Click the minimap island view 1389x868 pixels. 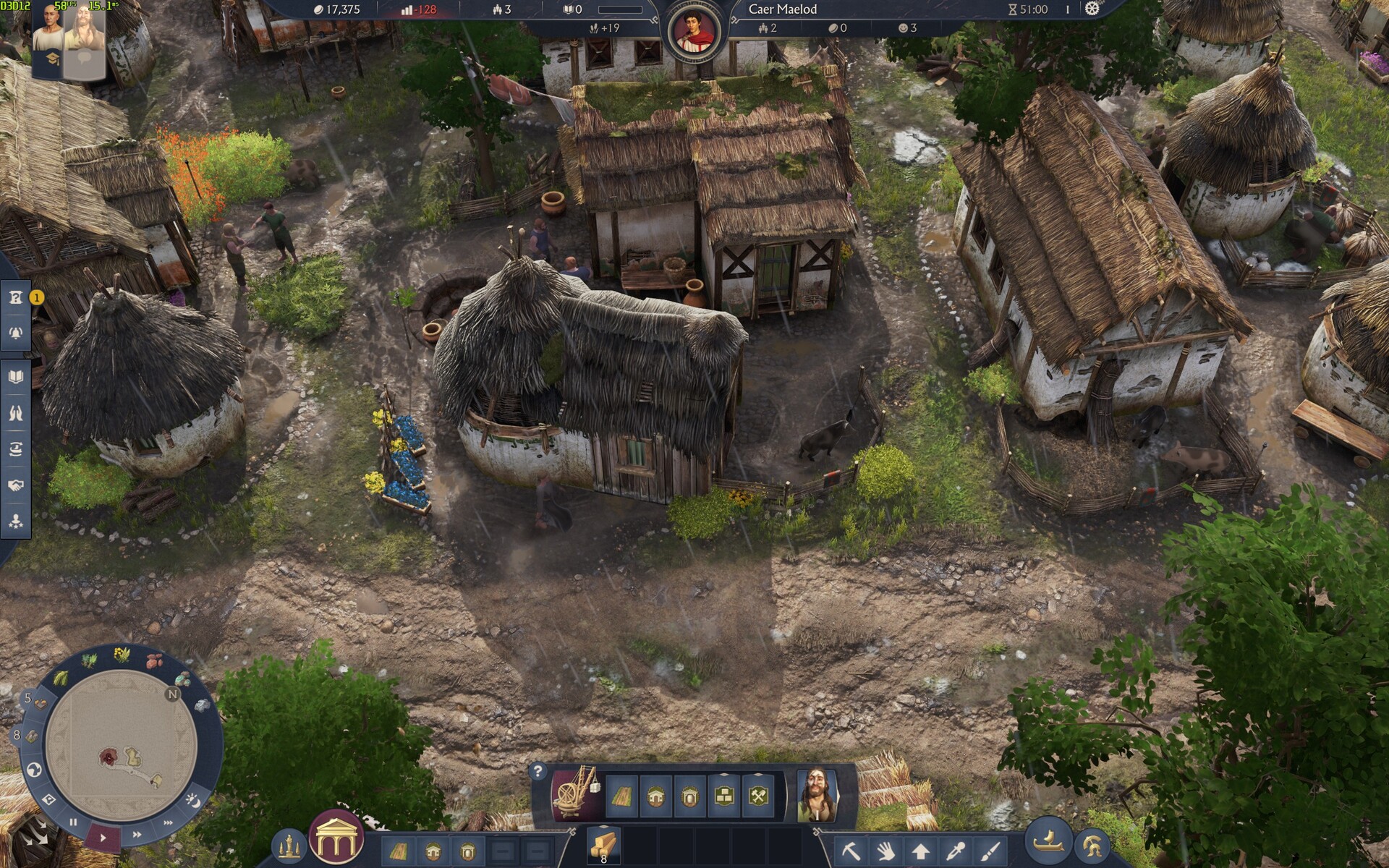click(122, 745)
